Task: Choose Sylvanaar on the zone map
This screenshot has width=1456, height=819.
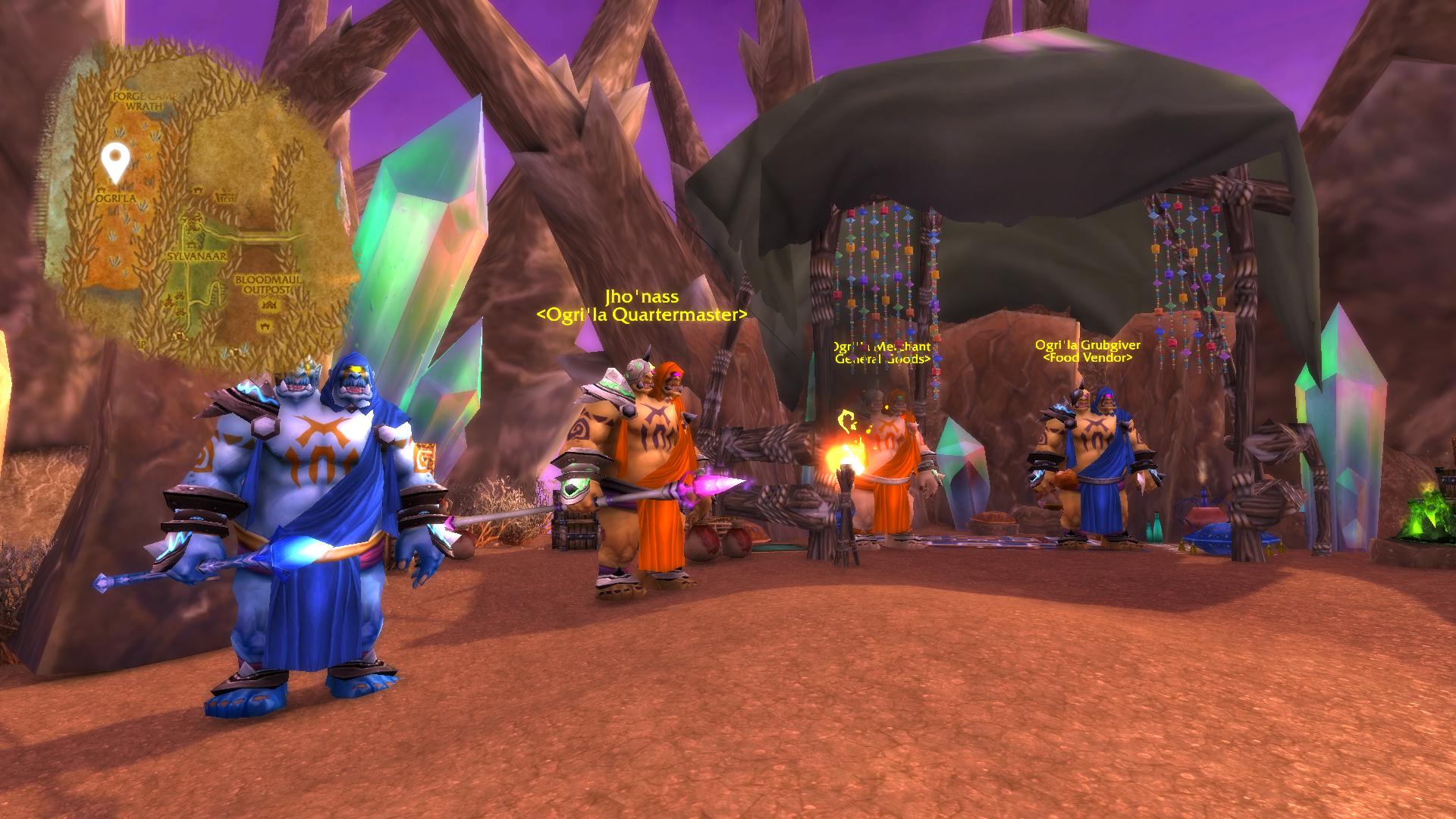Action: 197,257
